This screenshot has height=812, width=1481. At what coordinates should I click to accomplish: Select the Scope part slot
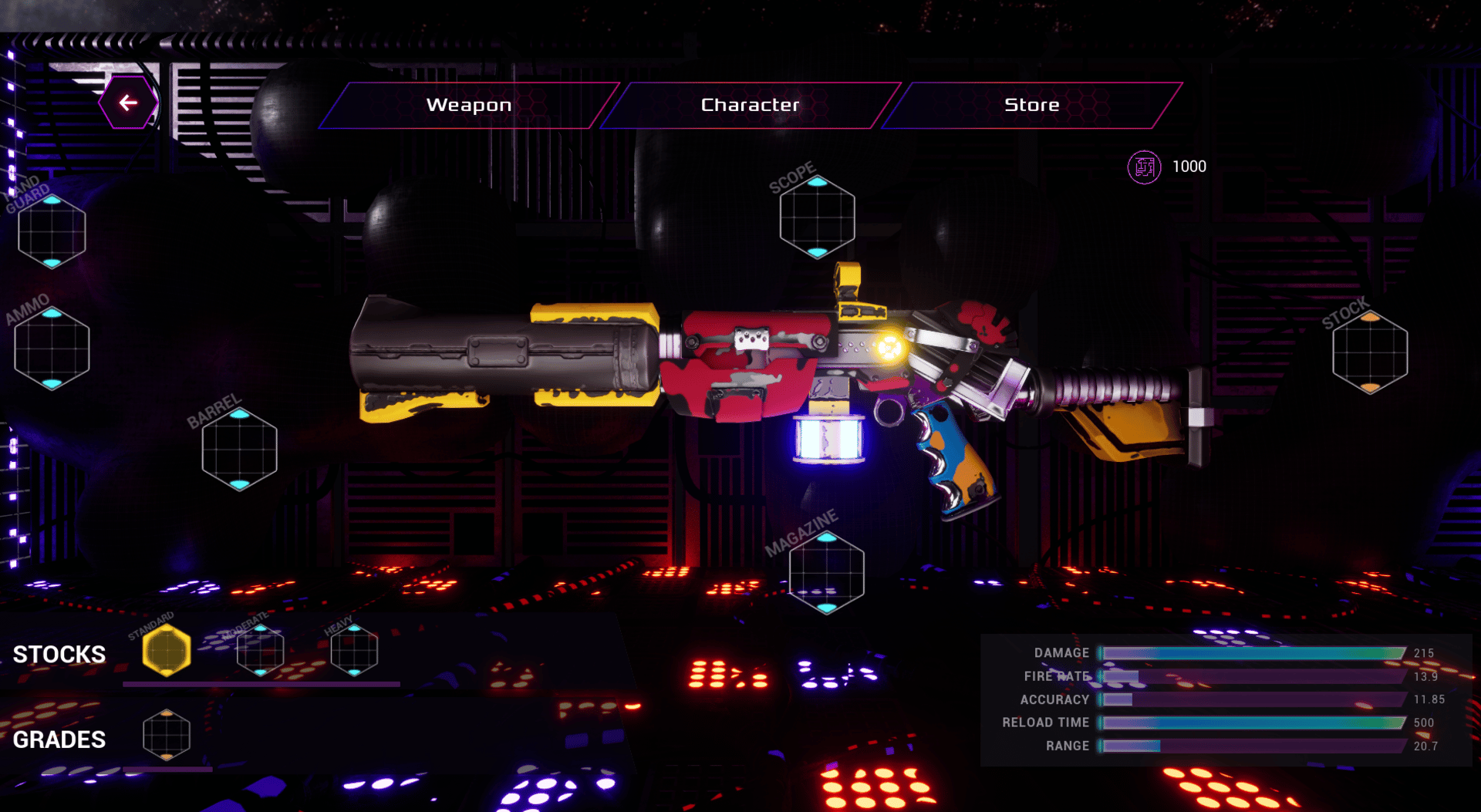(x=817, y=217)
